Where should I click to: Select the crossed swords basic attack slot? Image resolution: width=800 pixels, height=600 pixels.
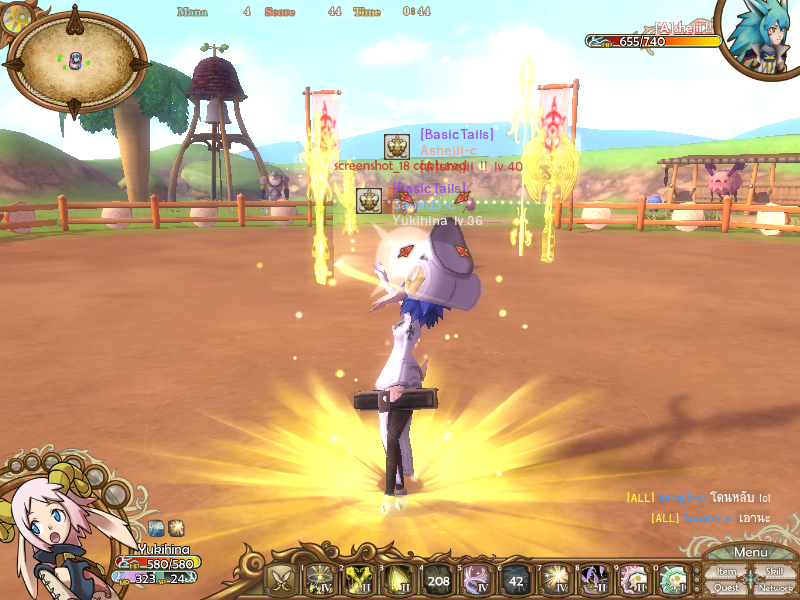pos(282,579)
